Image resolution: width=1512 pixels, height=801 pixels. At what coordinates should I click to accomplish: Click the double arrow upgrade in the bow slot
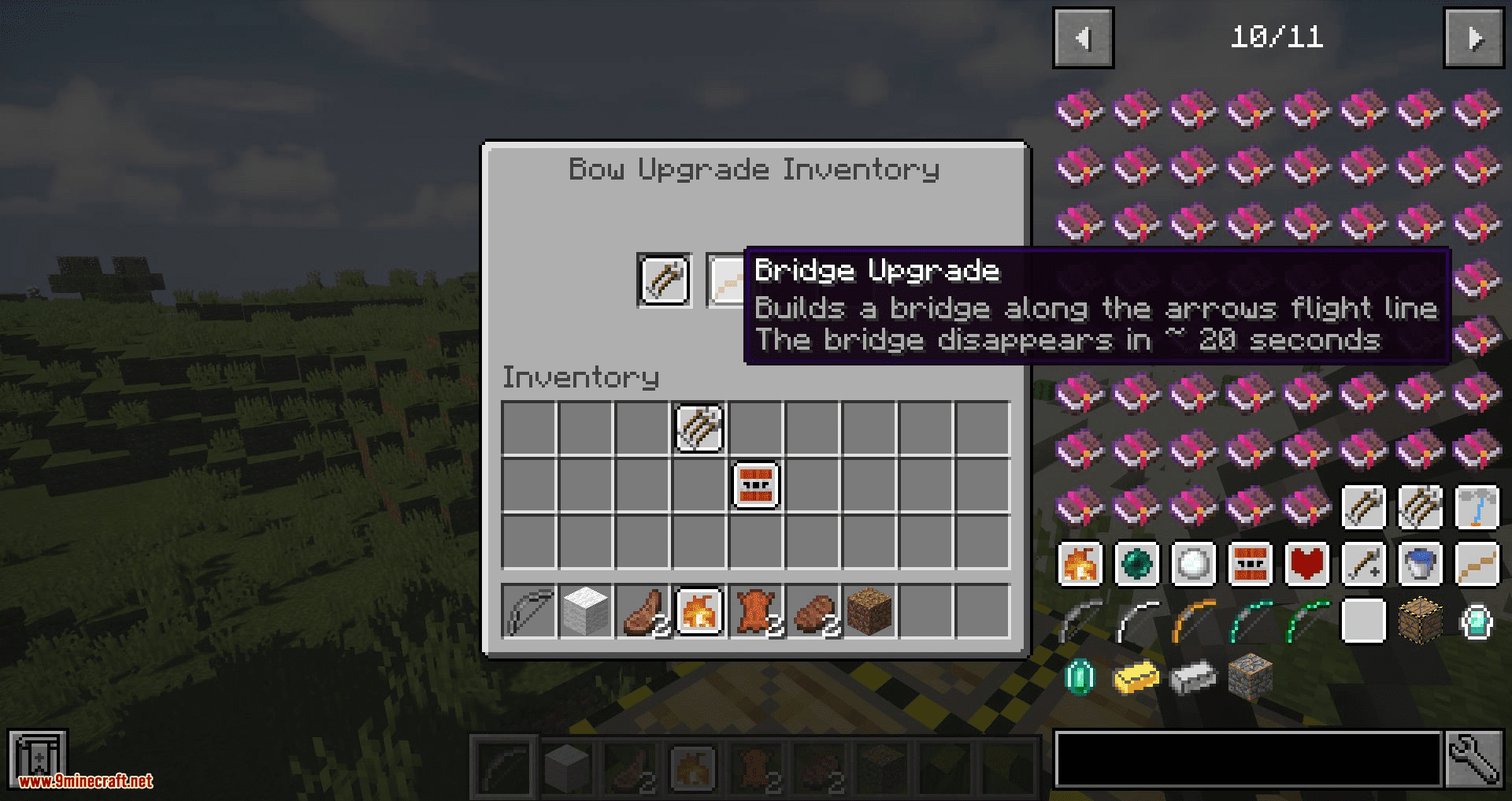[664, 280]
